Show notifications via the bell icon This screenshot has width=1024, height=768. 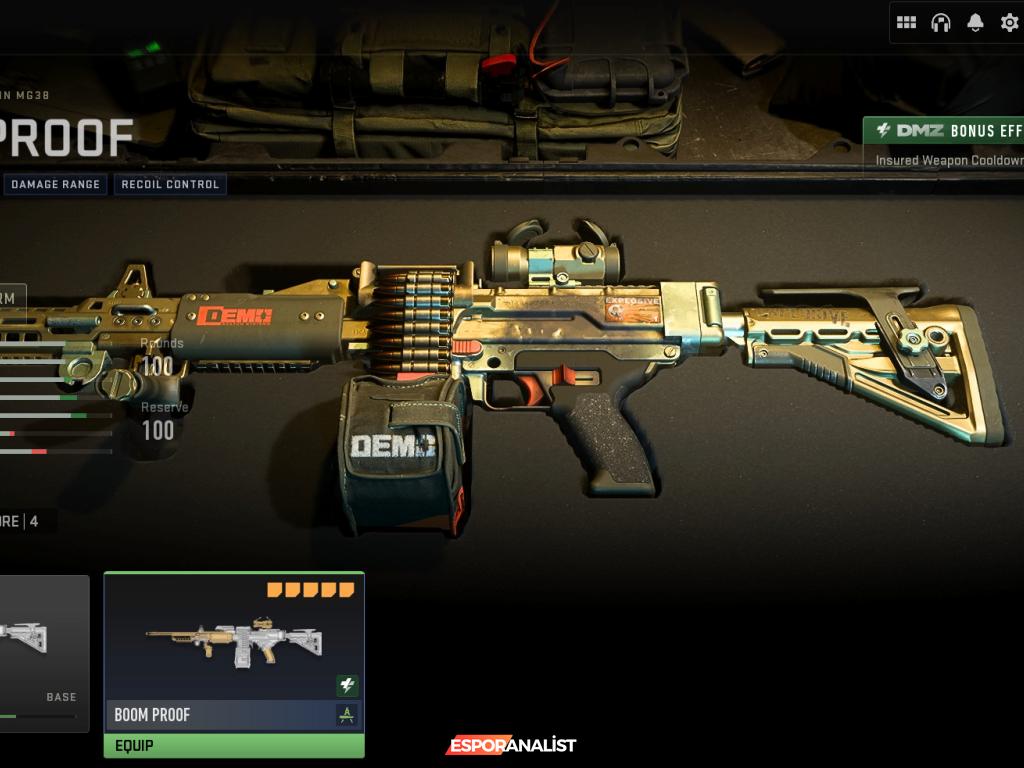(975, 22)
